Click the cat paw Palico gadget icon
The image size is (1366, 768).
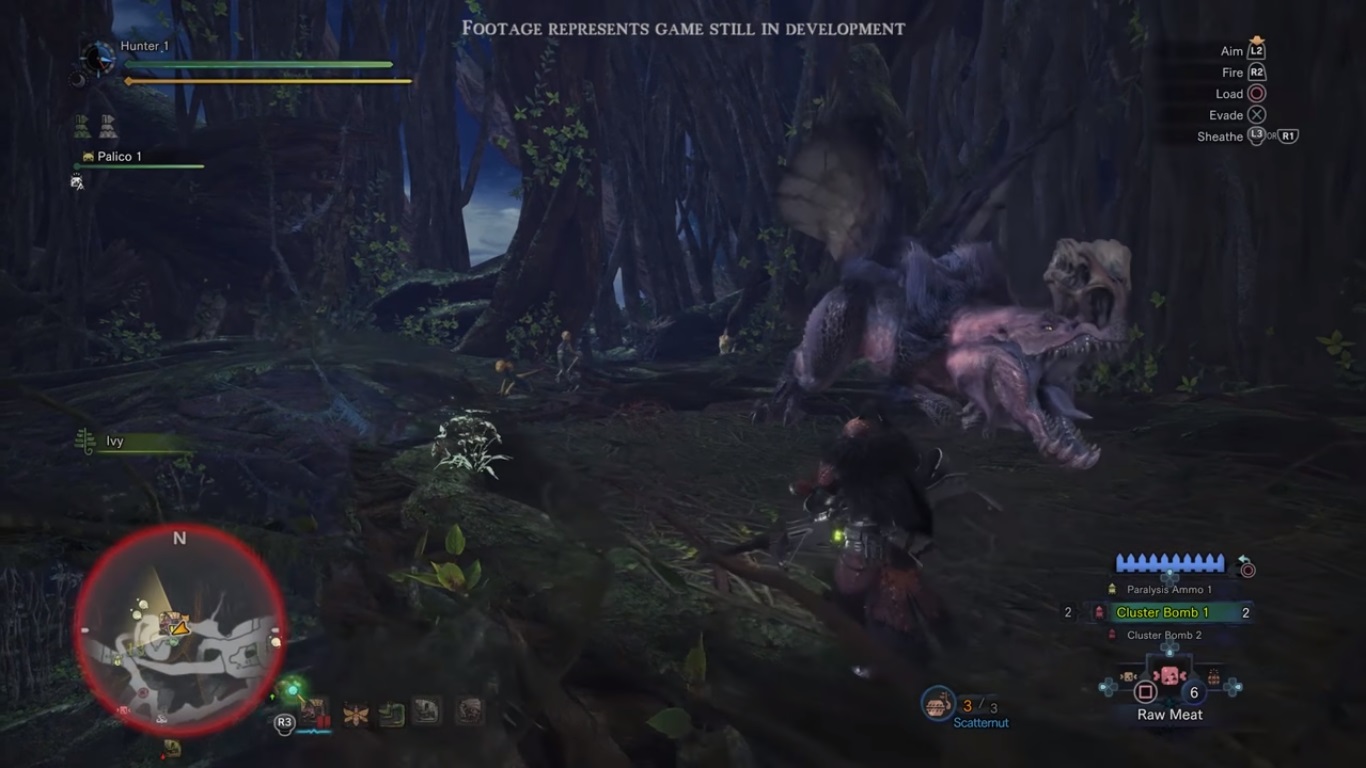point(78,182)
